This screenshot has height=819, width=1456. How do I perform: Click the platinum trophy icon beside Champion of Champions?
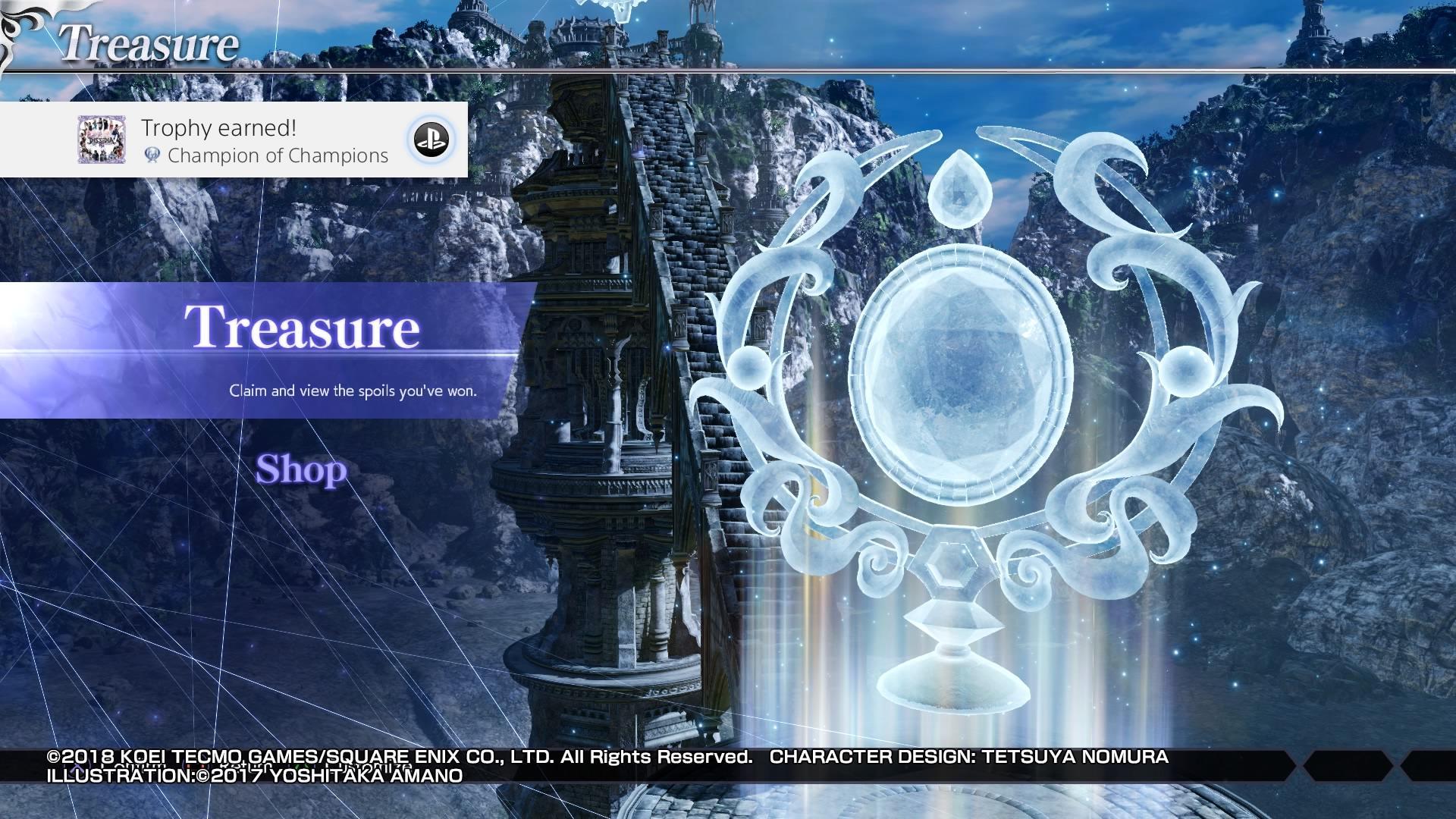tap(152, 156)
